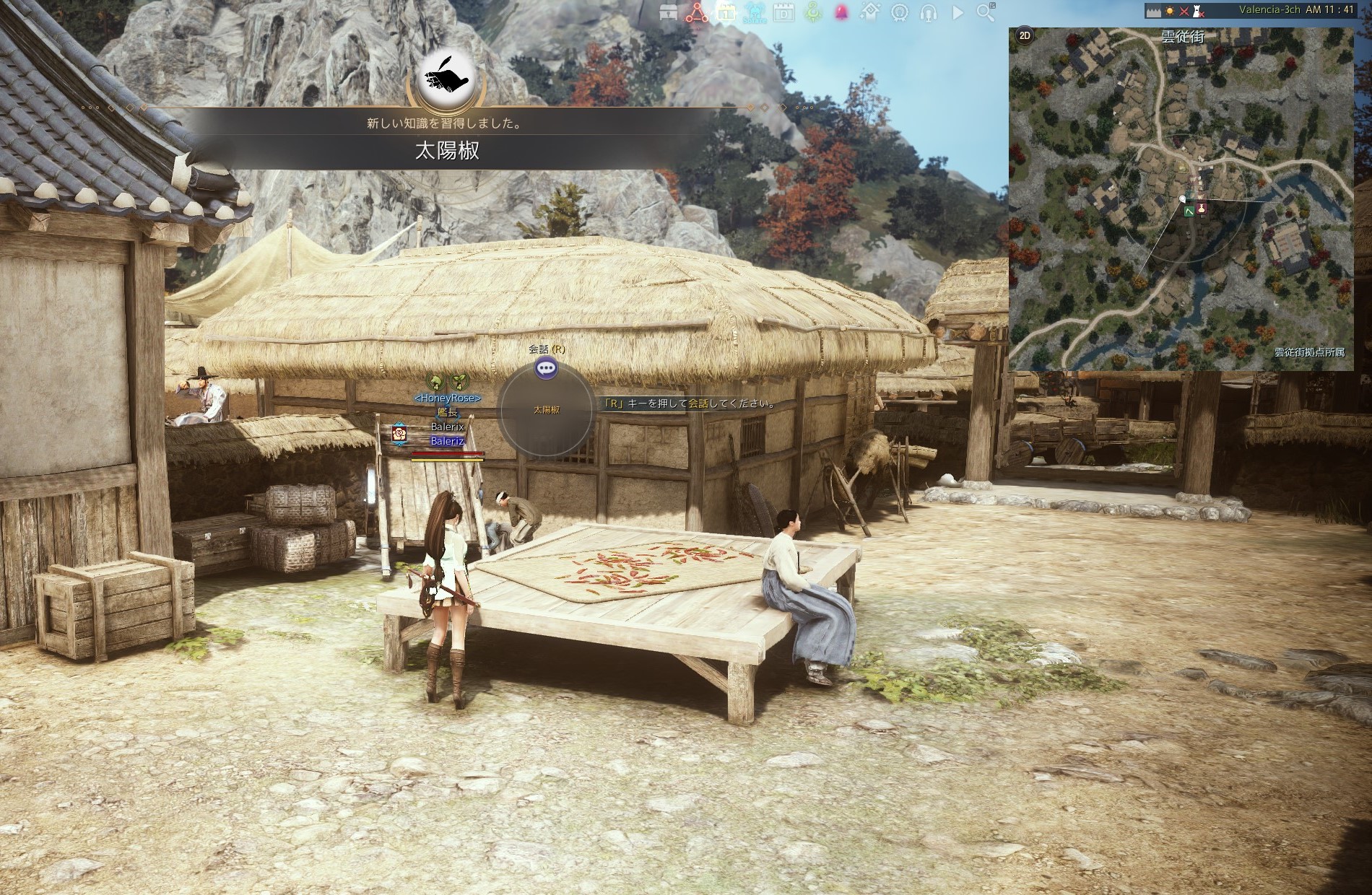
Task: Open the treasure chest icon in the top bar
Action: click(x=669, y=12)
